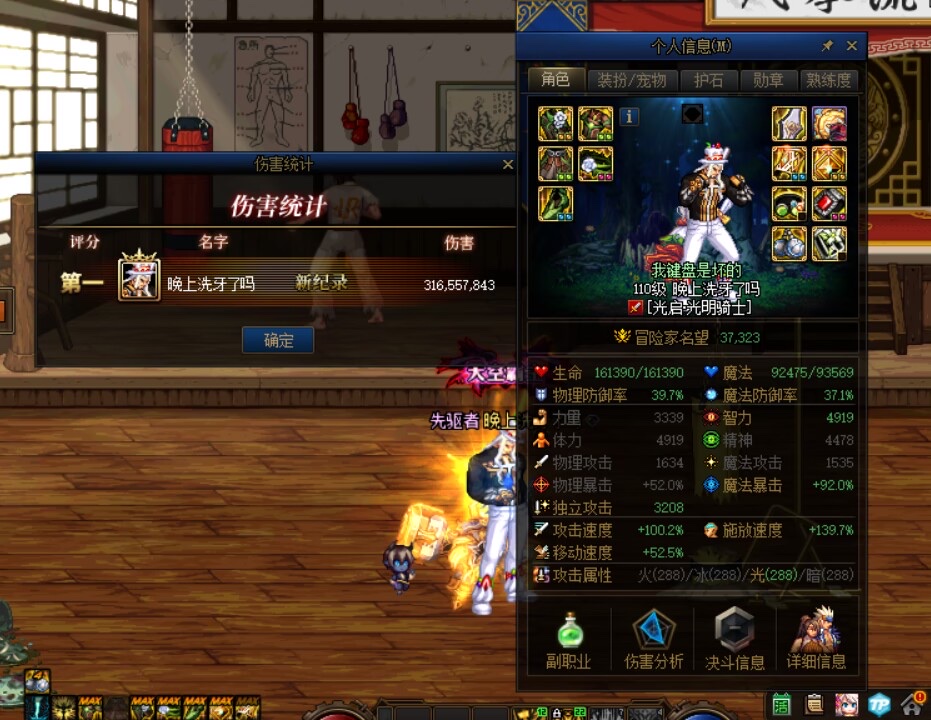Select the green boots equipment slot
Screen dimensions: 931x720
[x=556, y=203]
